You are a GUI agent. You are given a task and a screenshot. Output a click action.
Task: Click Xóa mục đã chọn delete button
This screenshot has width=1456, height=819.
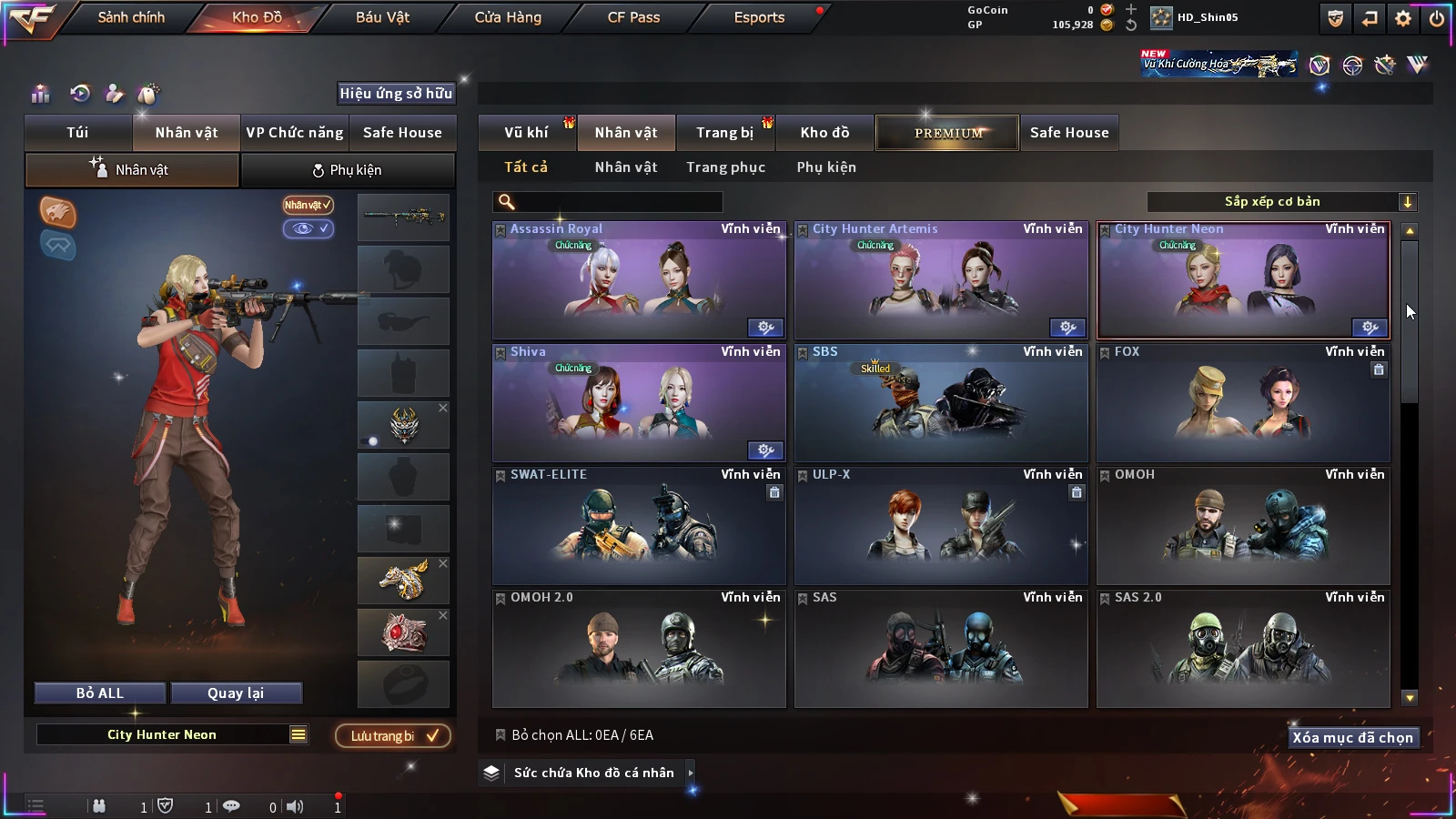point(1352,738)
